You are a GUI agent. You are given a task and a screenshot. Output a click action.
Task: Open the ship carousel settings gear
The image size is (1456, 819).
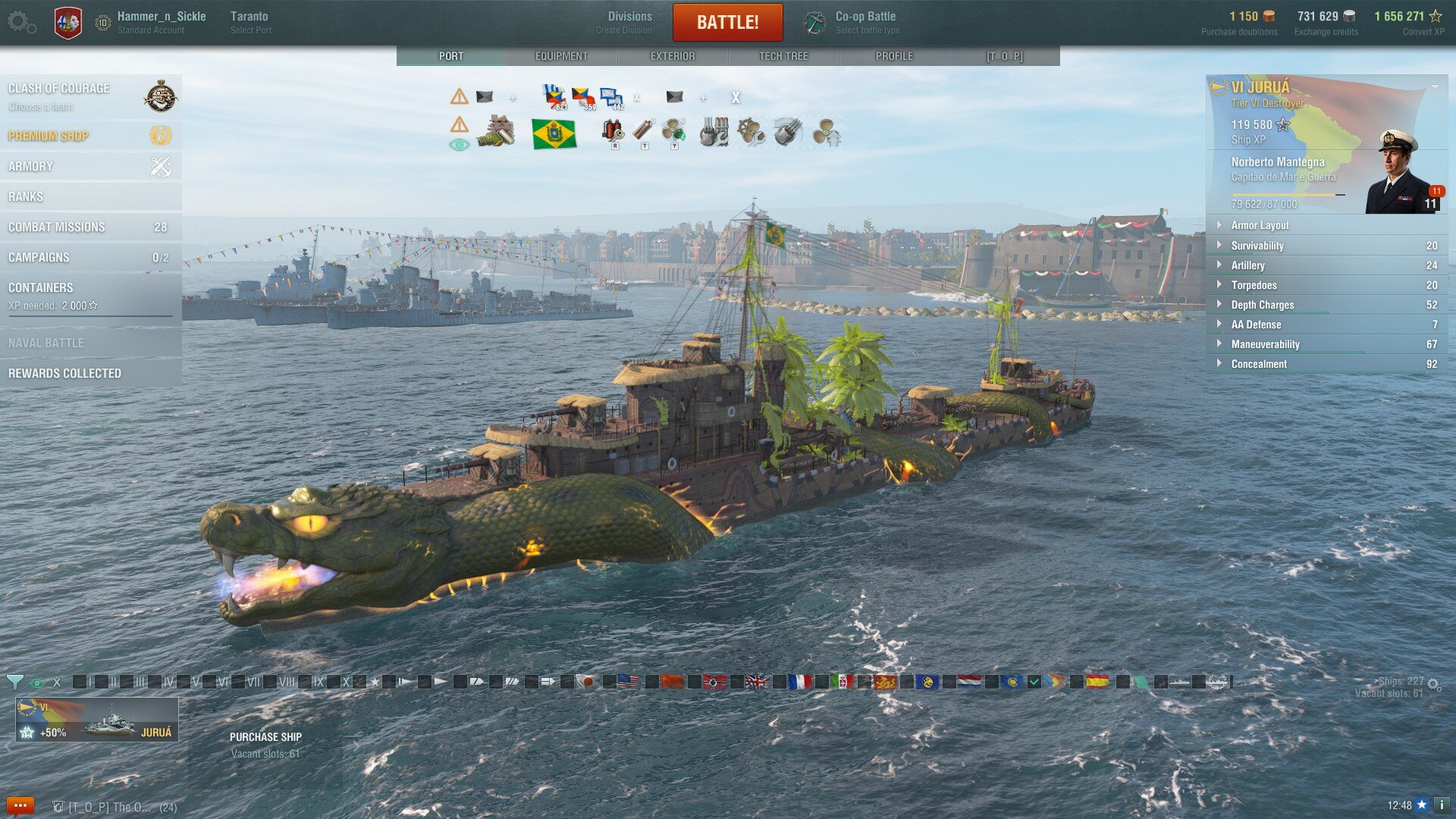pos(1432,682)
